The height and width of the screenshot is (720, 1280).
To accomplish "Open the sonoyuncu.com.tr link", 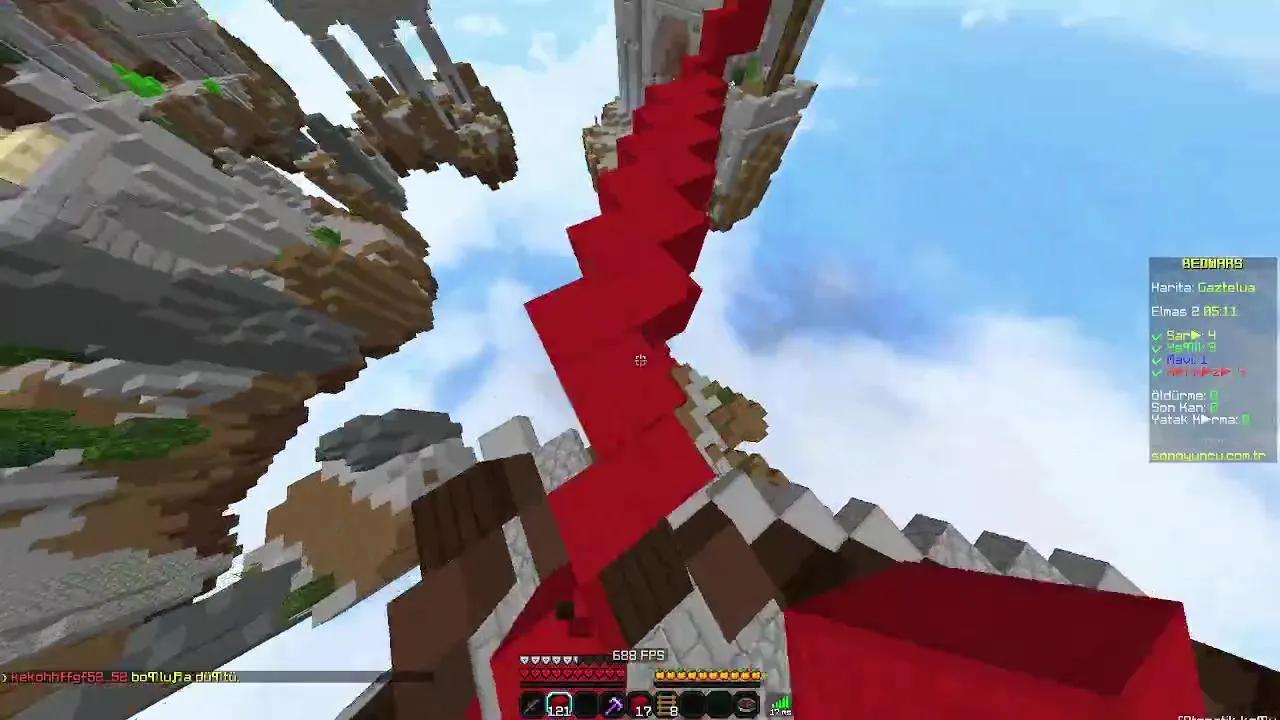I will point(1208,455).
